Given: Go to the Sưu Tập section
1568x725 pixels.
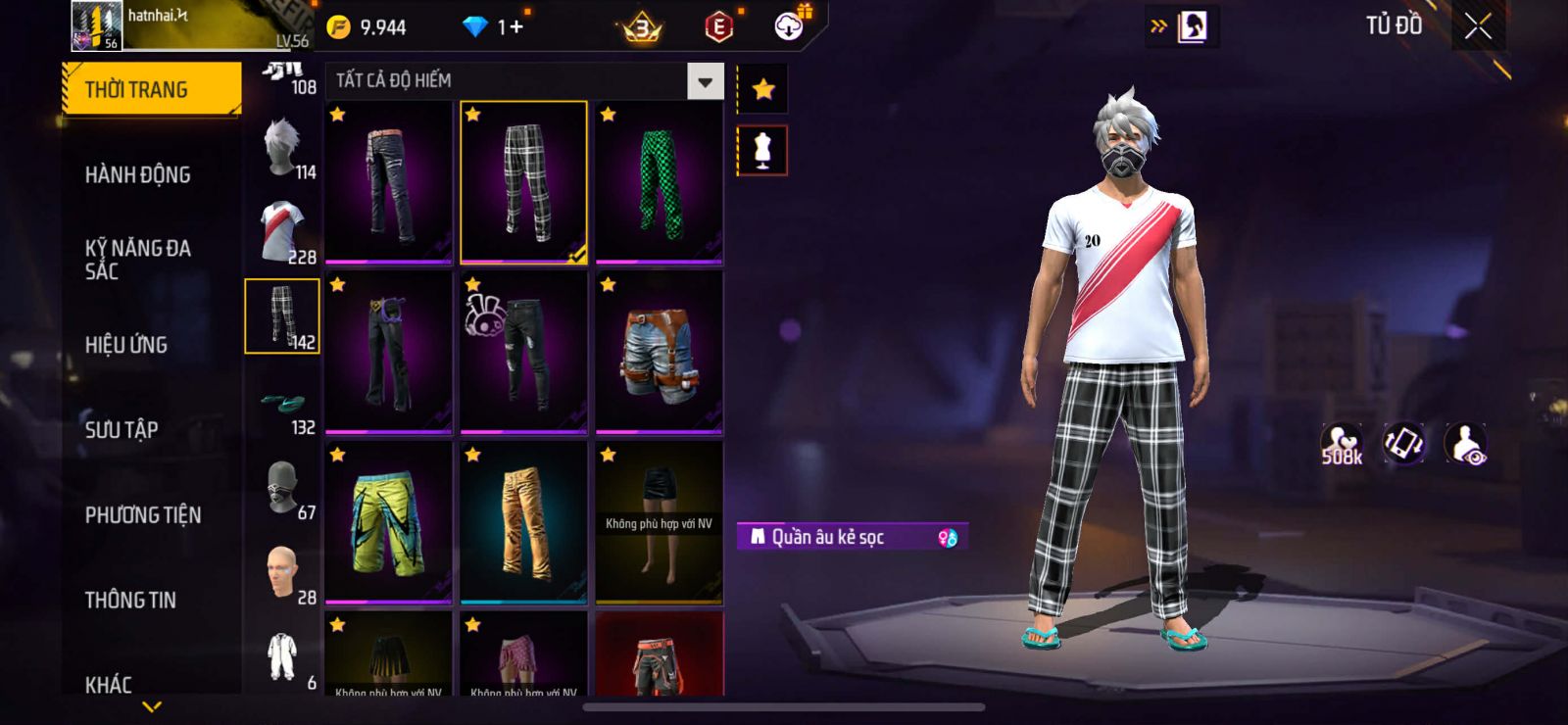Looking at the screenshot, I should 122,430.
